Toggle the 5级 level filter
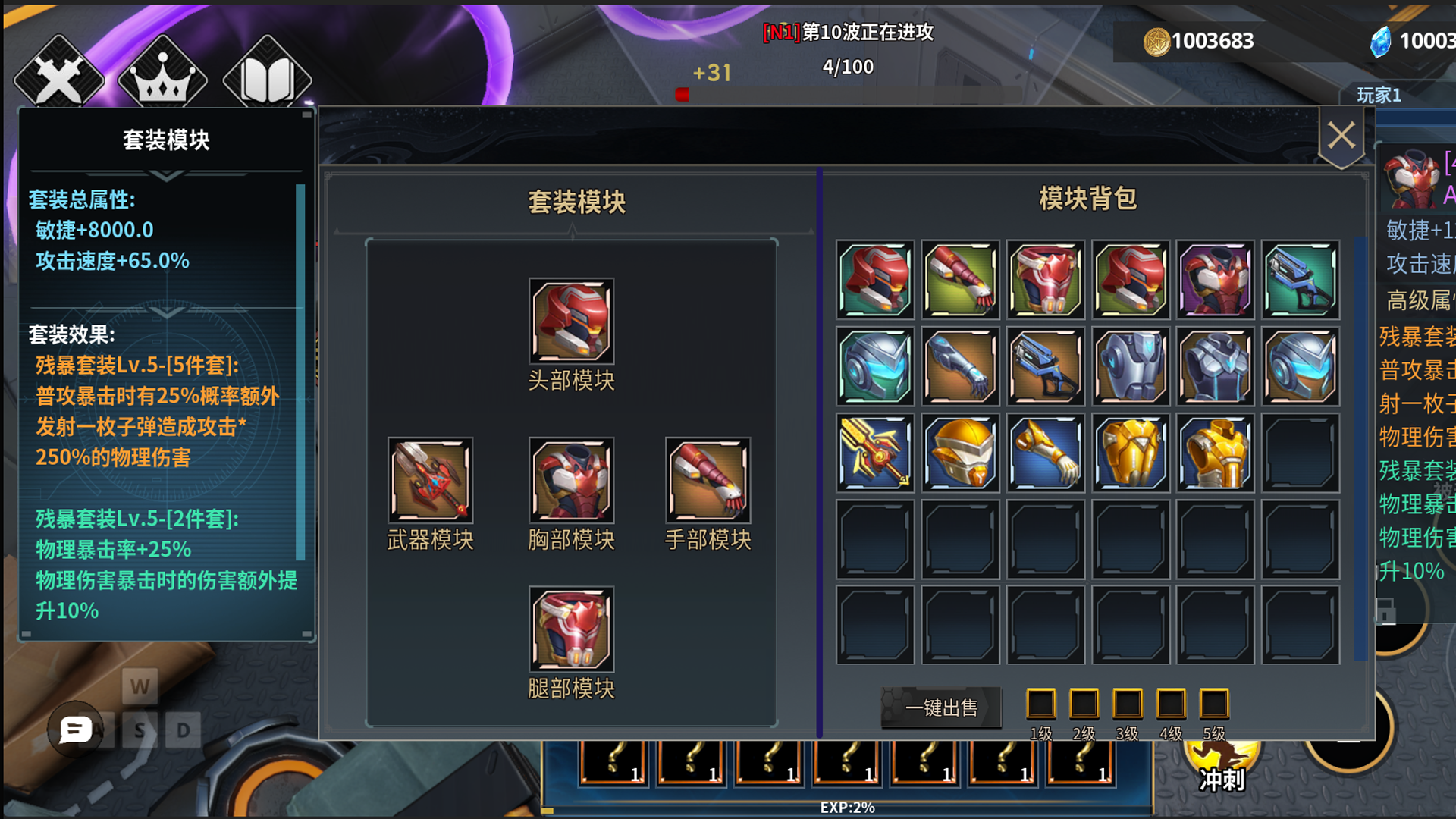Image resolution: width=1456 pixels, height=819 pixels. point(1215,704)
